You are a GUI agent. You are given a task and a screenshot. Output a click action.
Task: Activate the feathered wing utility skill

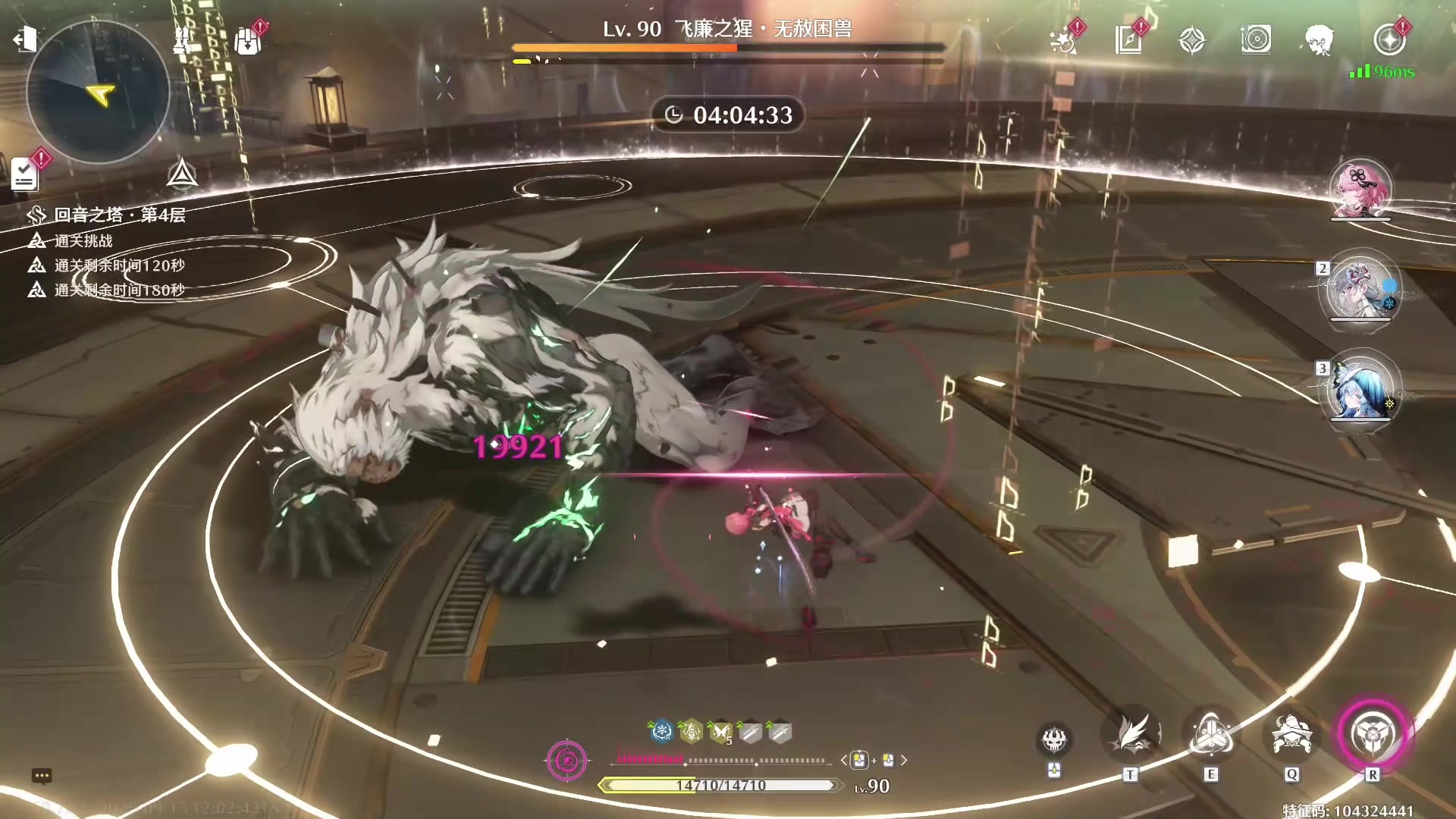(1131, 735)
